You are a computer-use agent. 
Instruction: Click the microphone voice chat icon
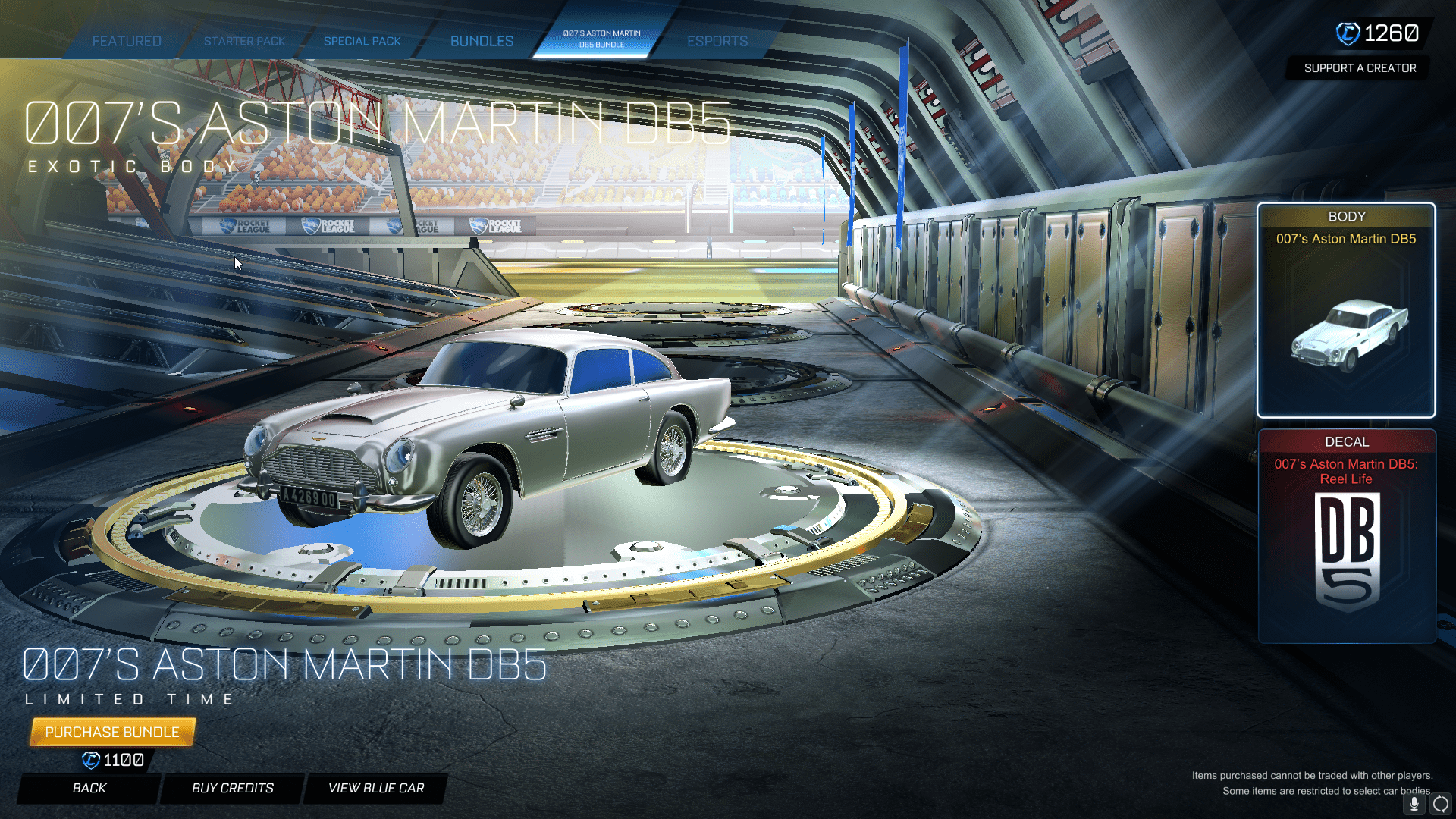click(x=1414, y=804)
